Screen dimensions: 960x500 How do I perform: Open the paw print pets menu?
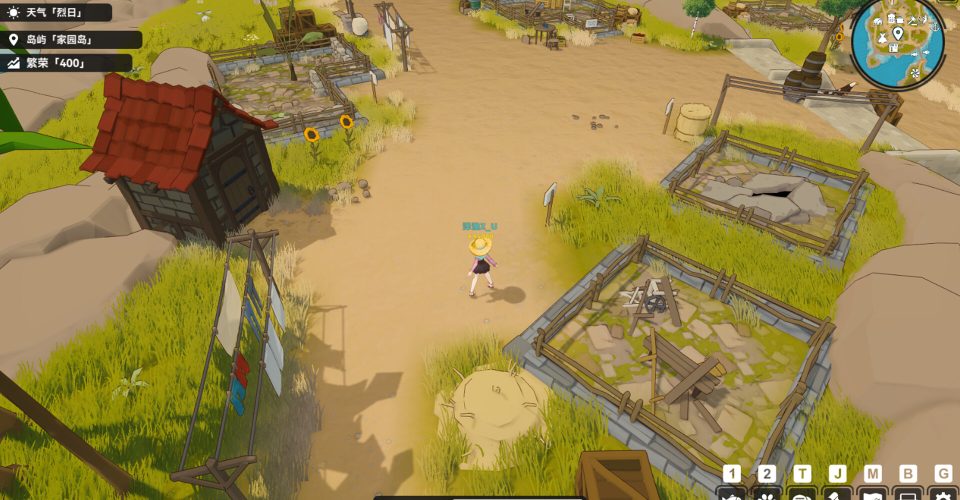click(x=766, y=494)
